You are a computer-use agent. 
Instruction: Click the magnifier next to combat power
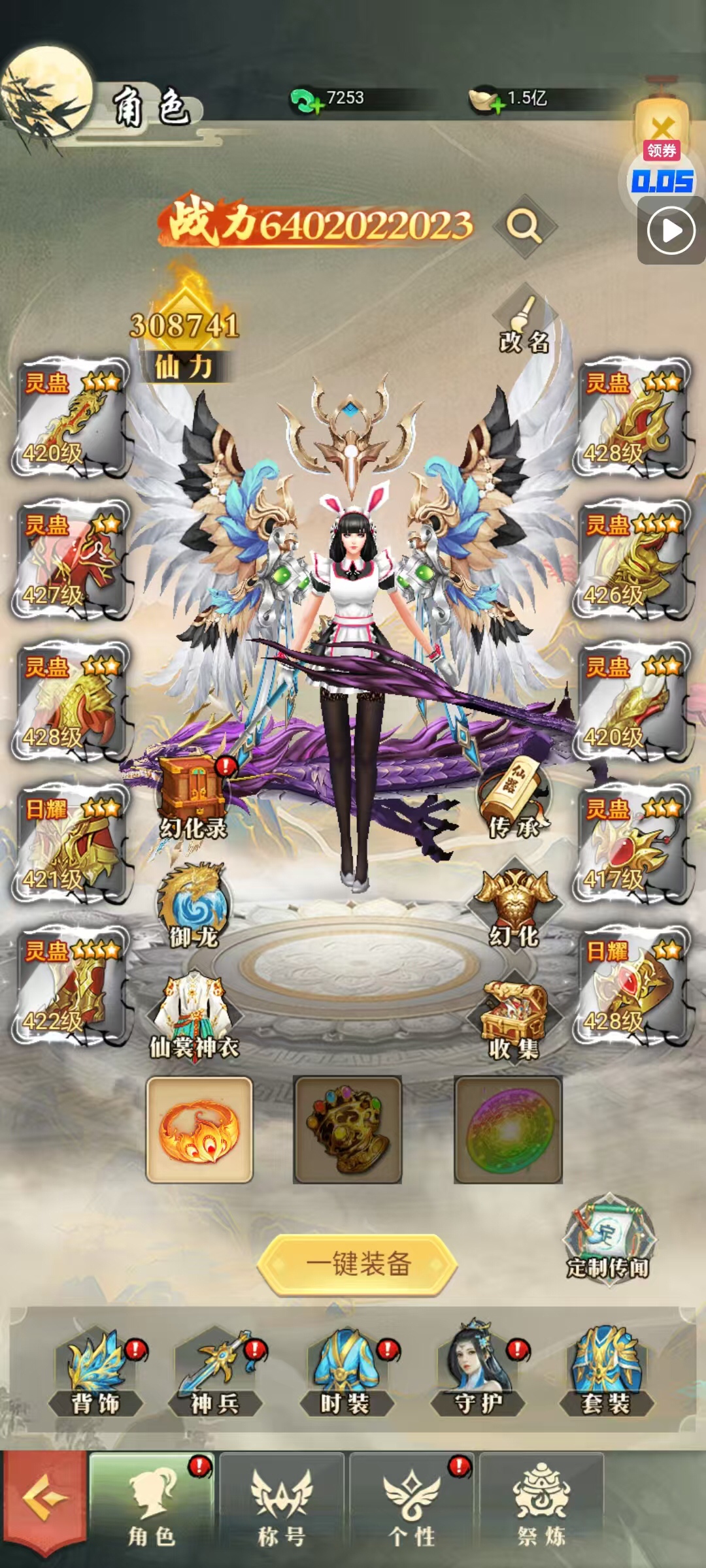524,226
